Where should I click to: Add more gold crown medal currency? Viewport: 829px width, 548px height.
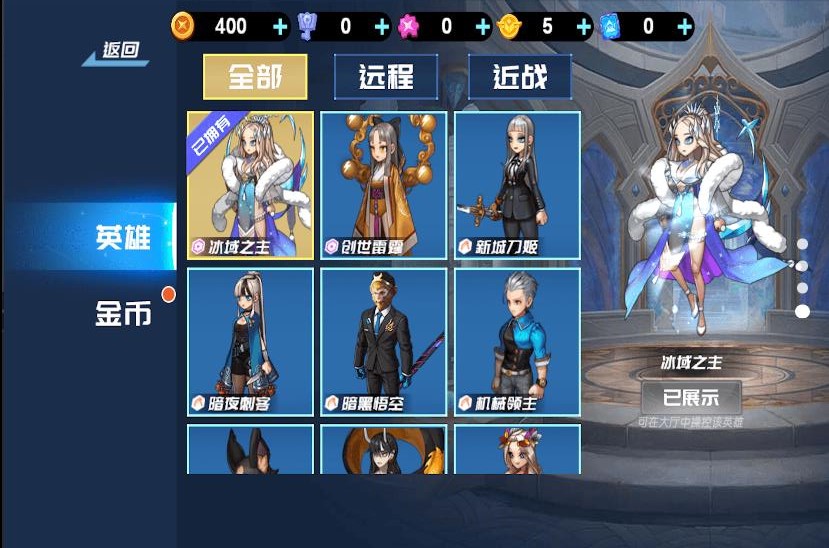pos(584,27)
